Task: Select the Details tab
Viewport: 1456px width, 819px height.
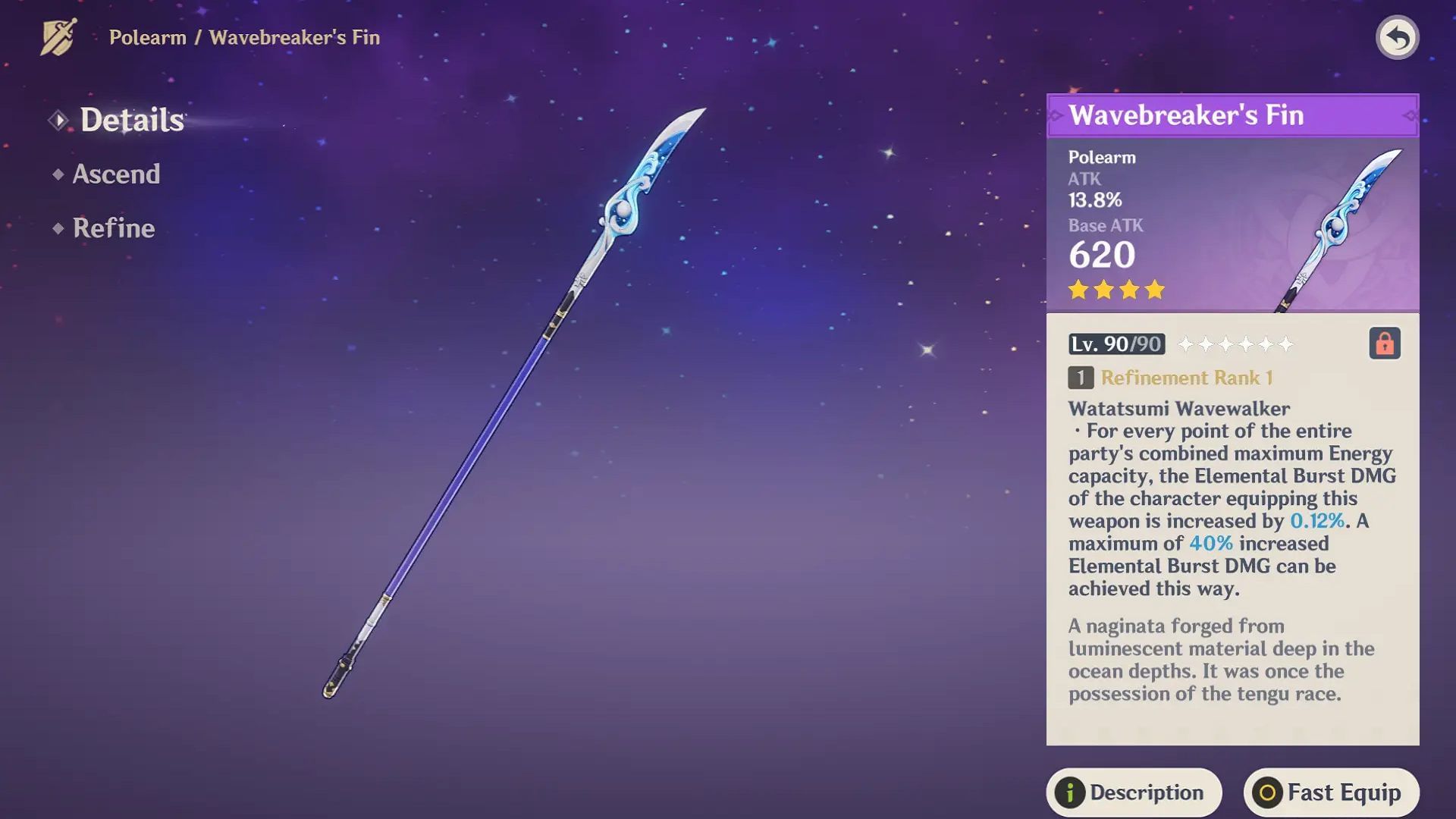Action: tap(133, 119)
